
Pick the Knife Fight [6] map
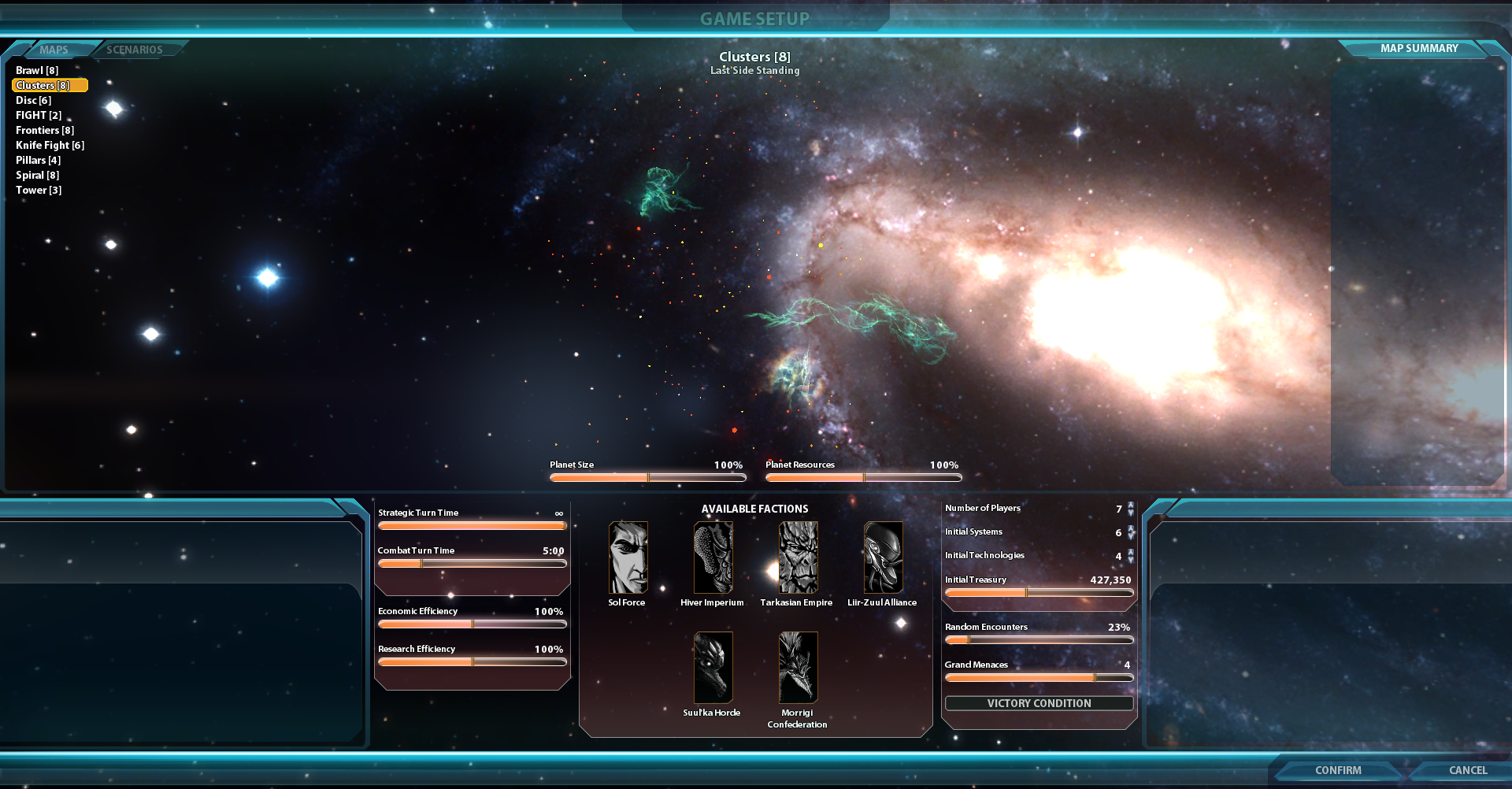[x=50, y=145]
